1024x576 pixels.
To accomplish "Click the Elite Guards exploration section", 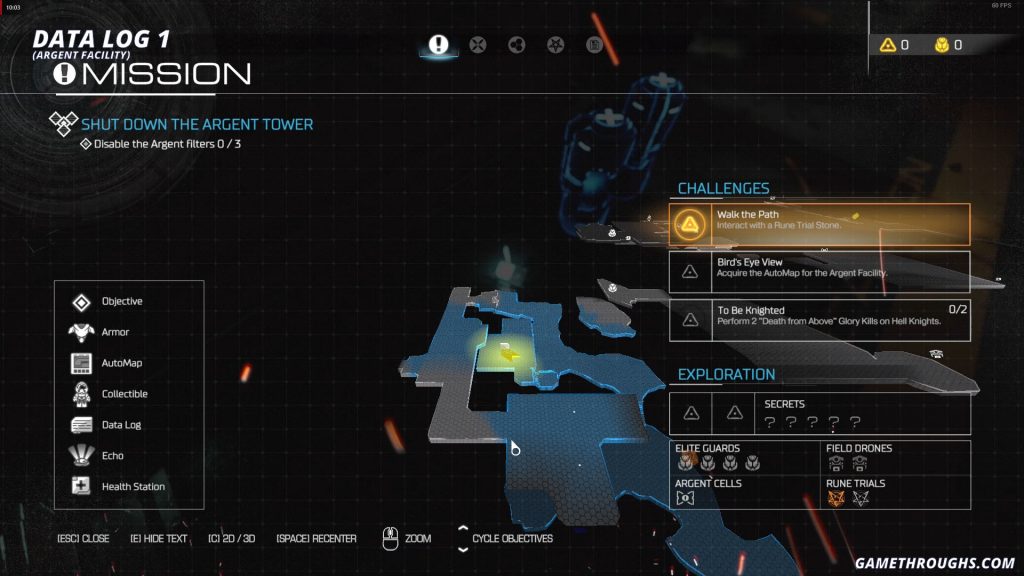I will coord(745,456).
